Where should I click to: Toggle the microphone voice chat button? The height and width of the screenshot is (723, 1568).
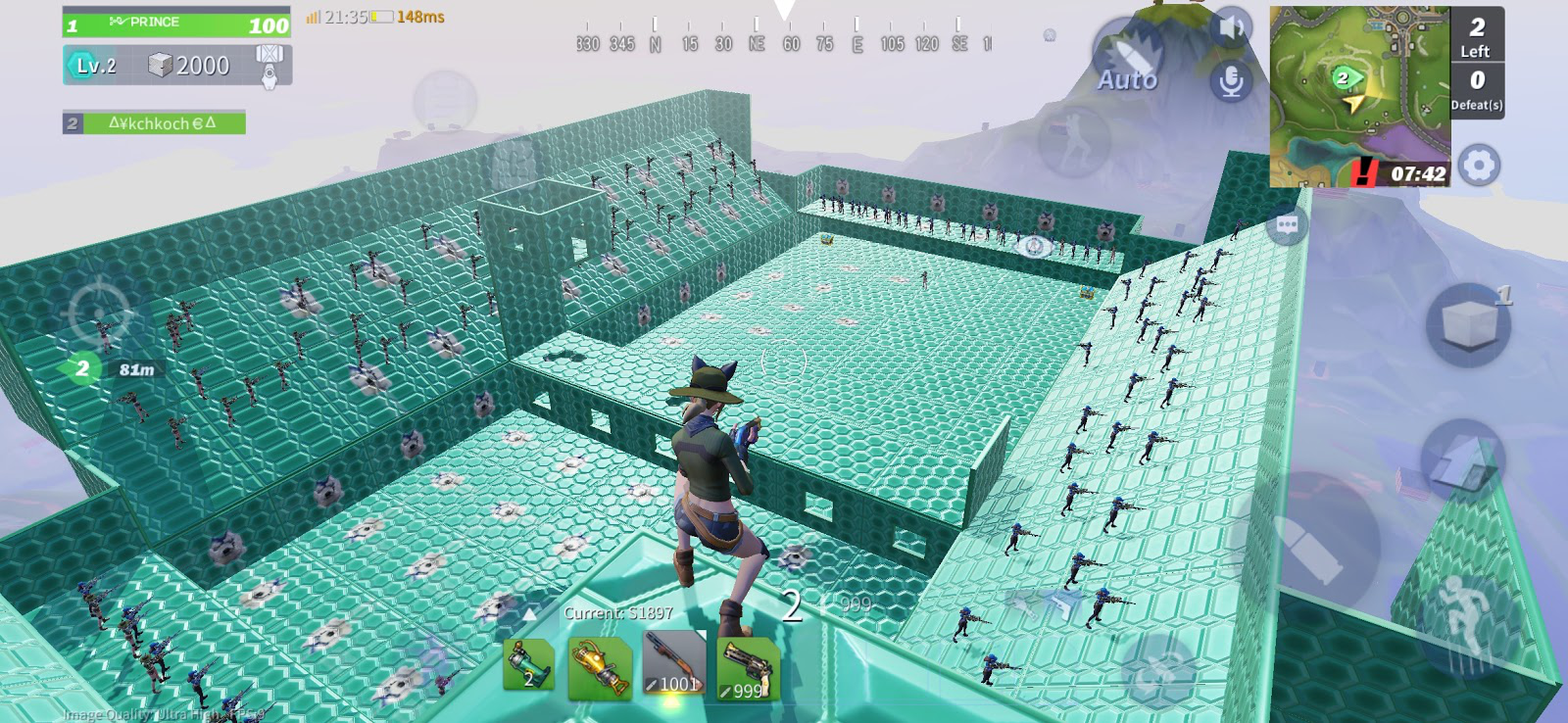pyautogui.click(x=1231, y=81)
